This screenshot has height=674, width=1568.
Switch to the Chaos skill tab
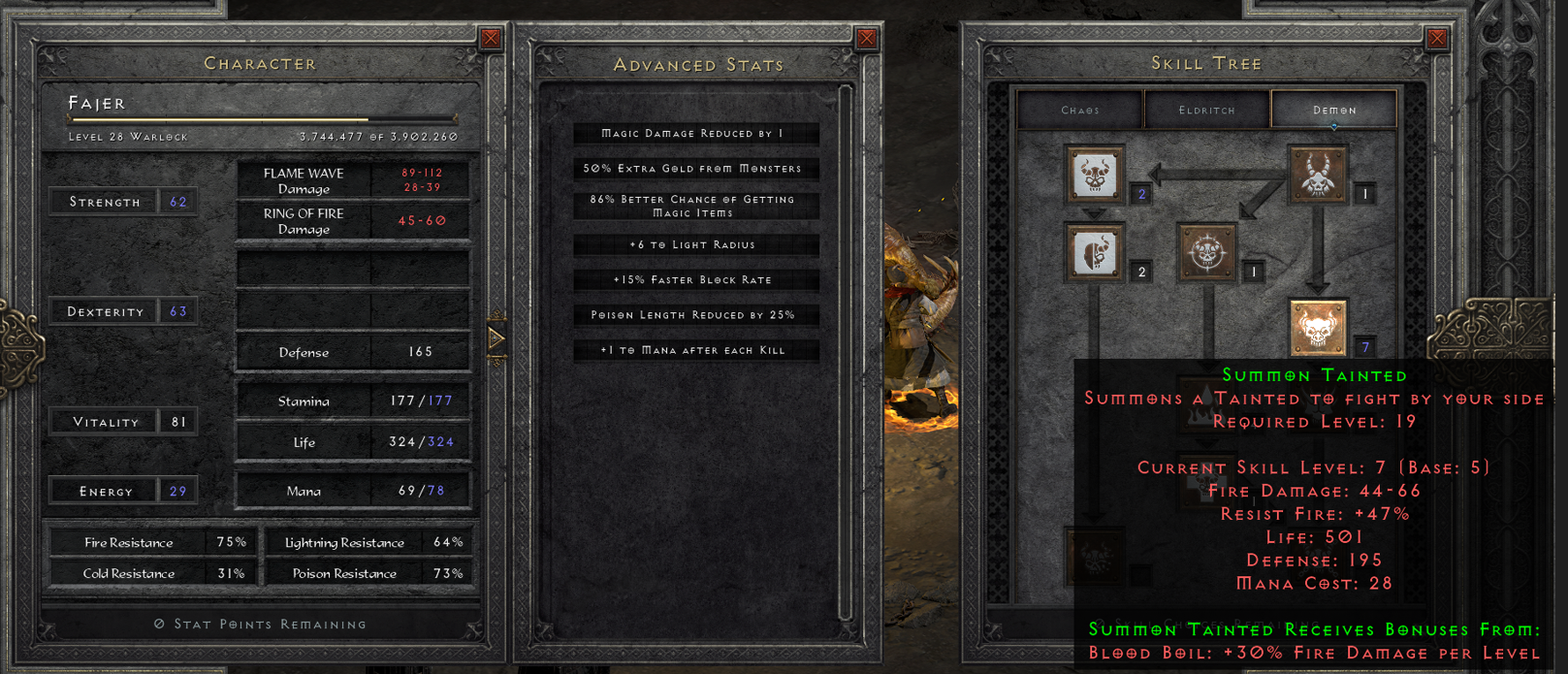point(1080,110)
